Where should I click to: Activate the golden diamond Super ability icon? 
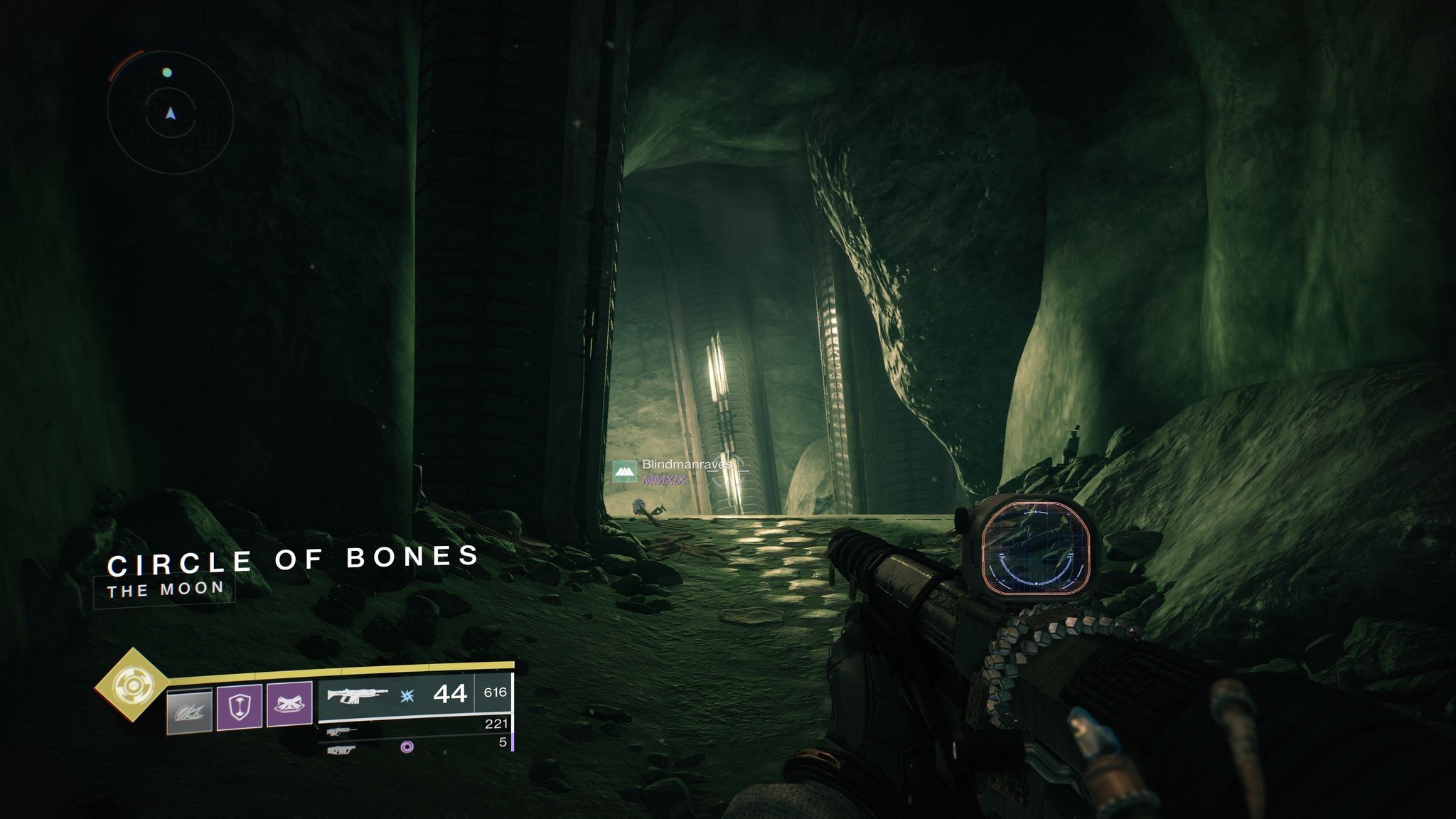coord(132,685)
